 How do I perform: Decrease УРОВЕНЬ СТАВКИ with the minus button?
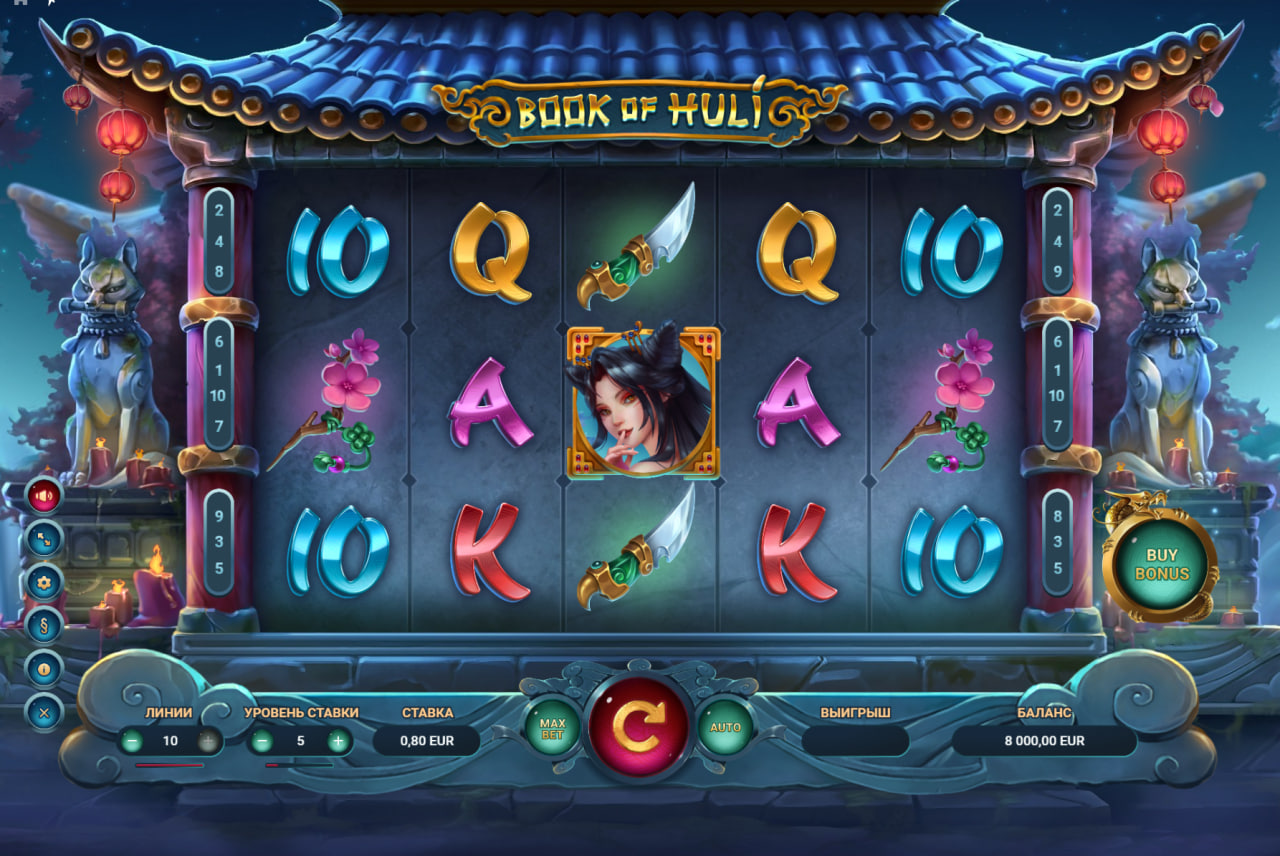point(261,741)
